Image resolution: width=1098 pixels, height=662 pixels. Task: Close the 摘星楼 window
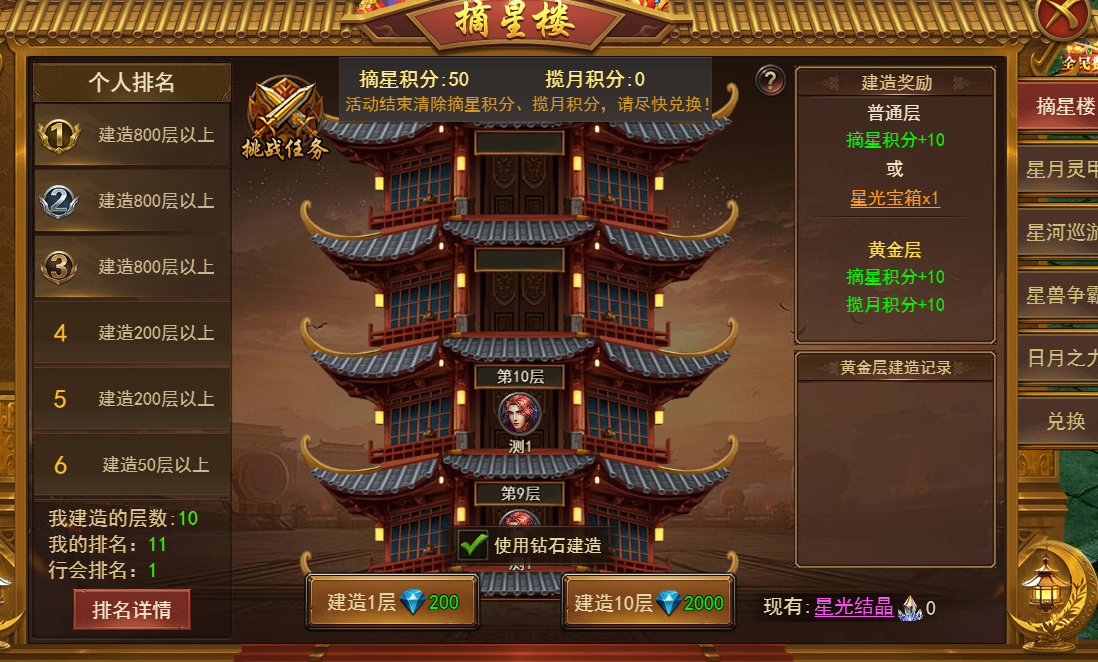[1064, 18]
